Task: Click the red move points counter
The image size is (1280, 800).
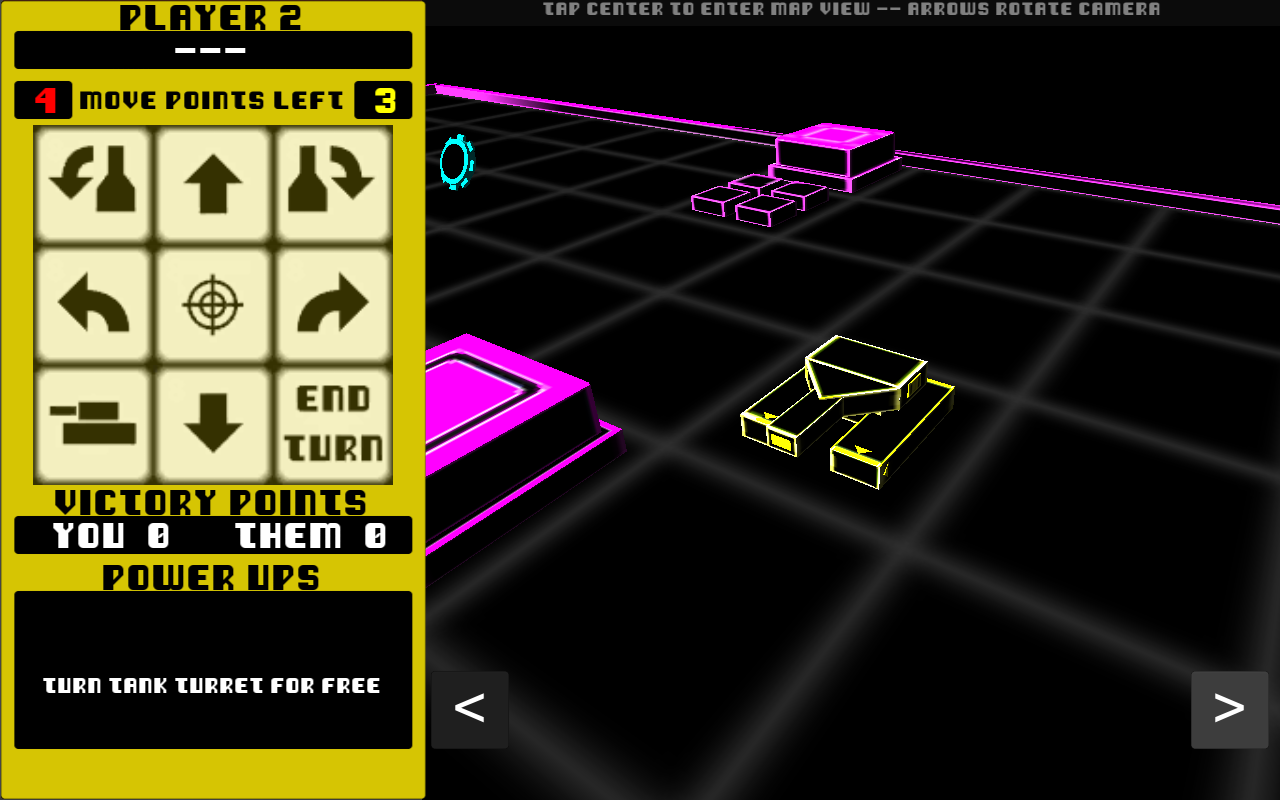Action: [x=44, y=99]
